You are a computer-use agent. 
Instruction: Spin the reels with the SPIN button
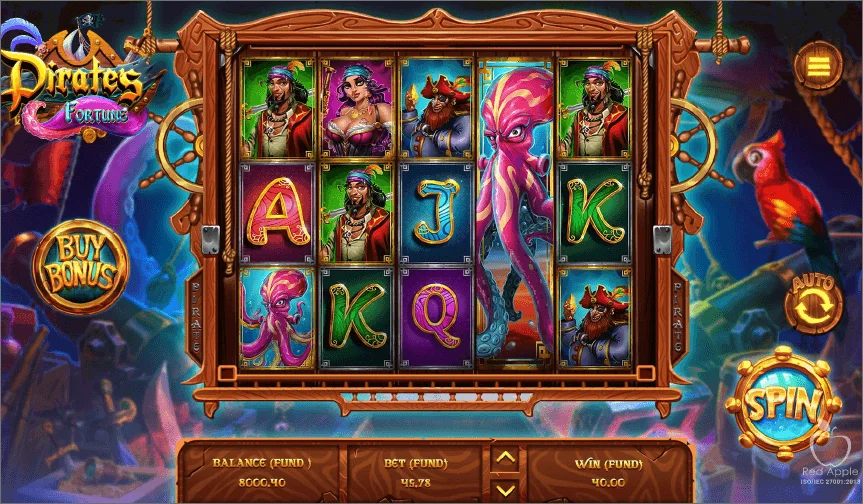pos(783,404)
